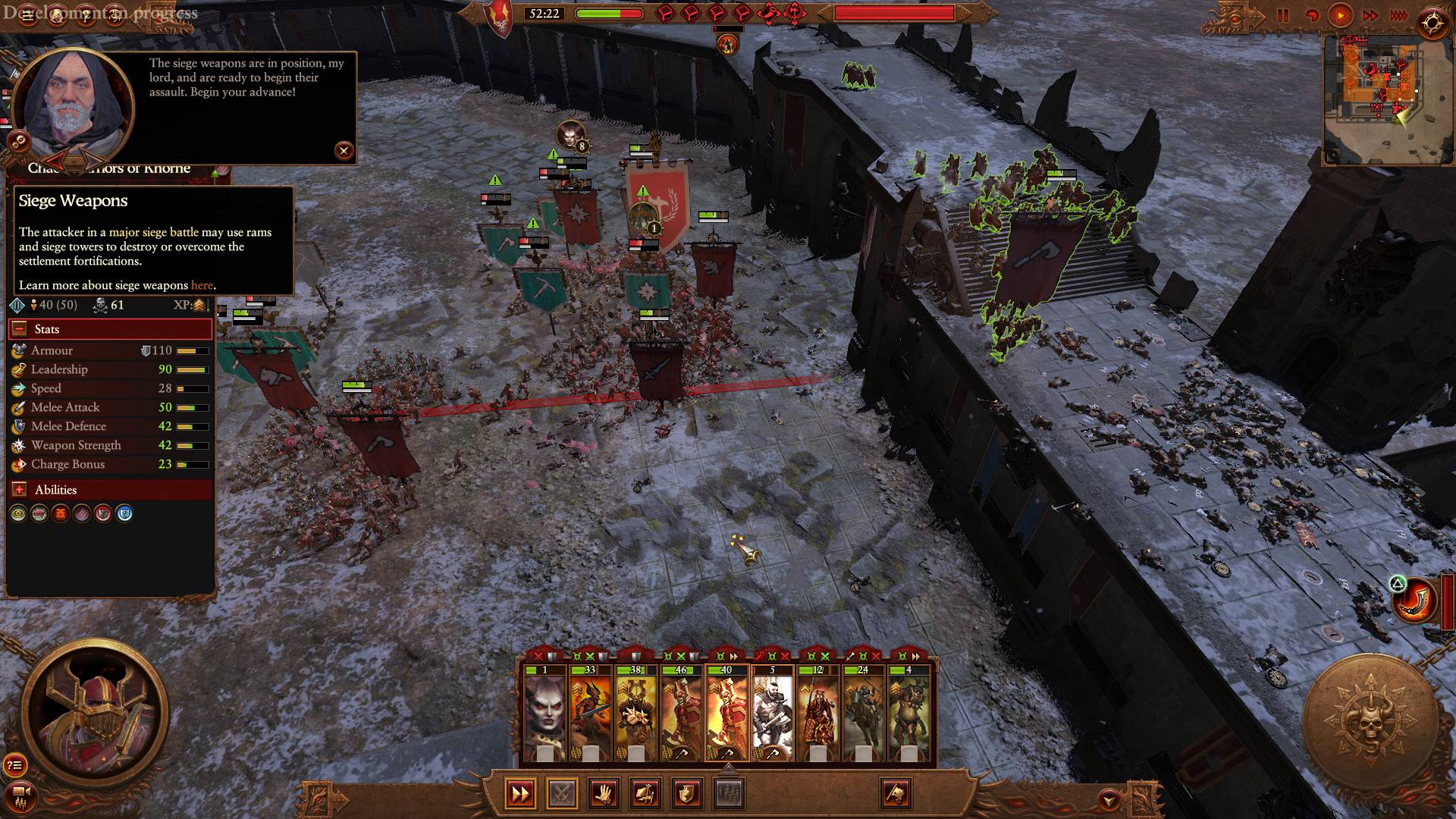Click the 'here' link about siege weapons
Image resolution: width=1456 pixels, height=819 pixels.
[x=203, y=286]
